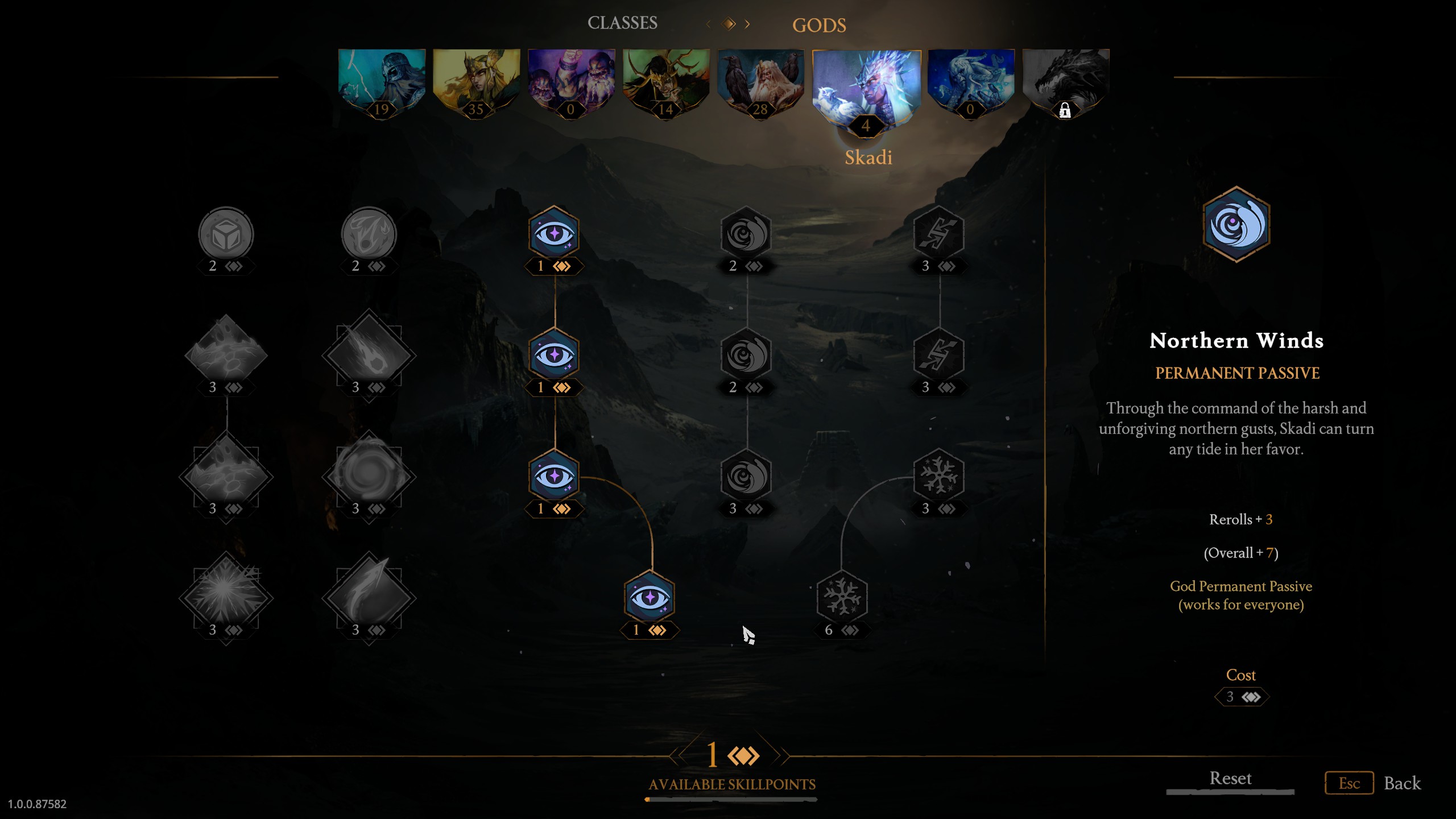Select the bottom unlocked eye skill node
The width and height of the screenshot is (1456, 819).
pos(649,598)
